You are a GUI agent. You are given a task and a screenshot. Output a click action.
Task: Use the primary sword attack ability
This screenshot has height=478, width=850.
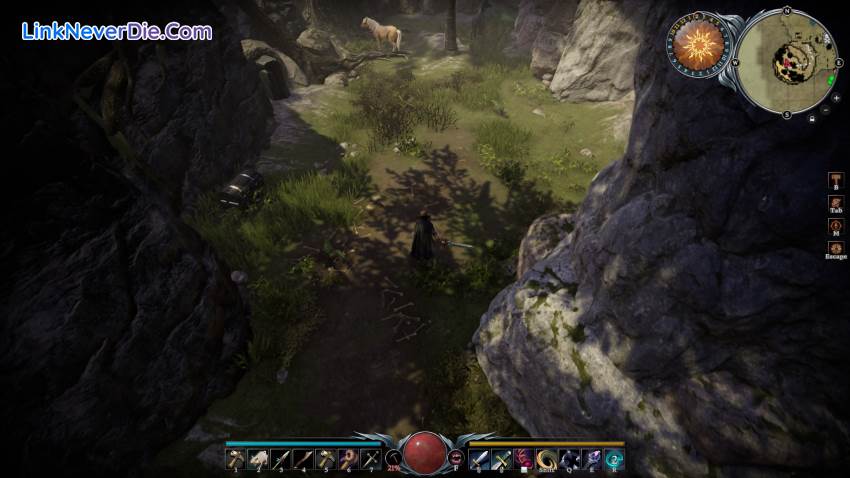pyautogui.click(x=479, y=459)
